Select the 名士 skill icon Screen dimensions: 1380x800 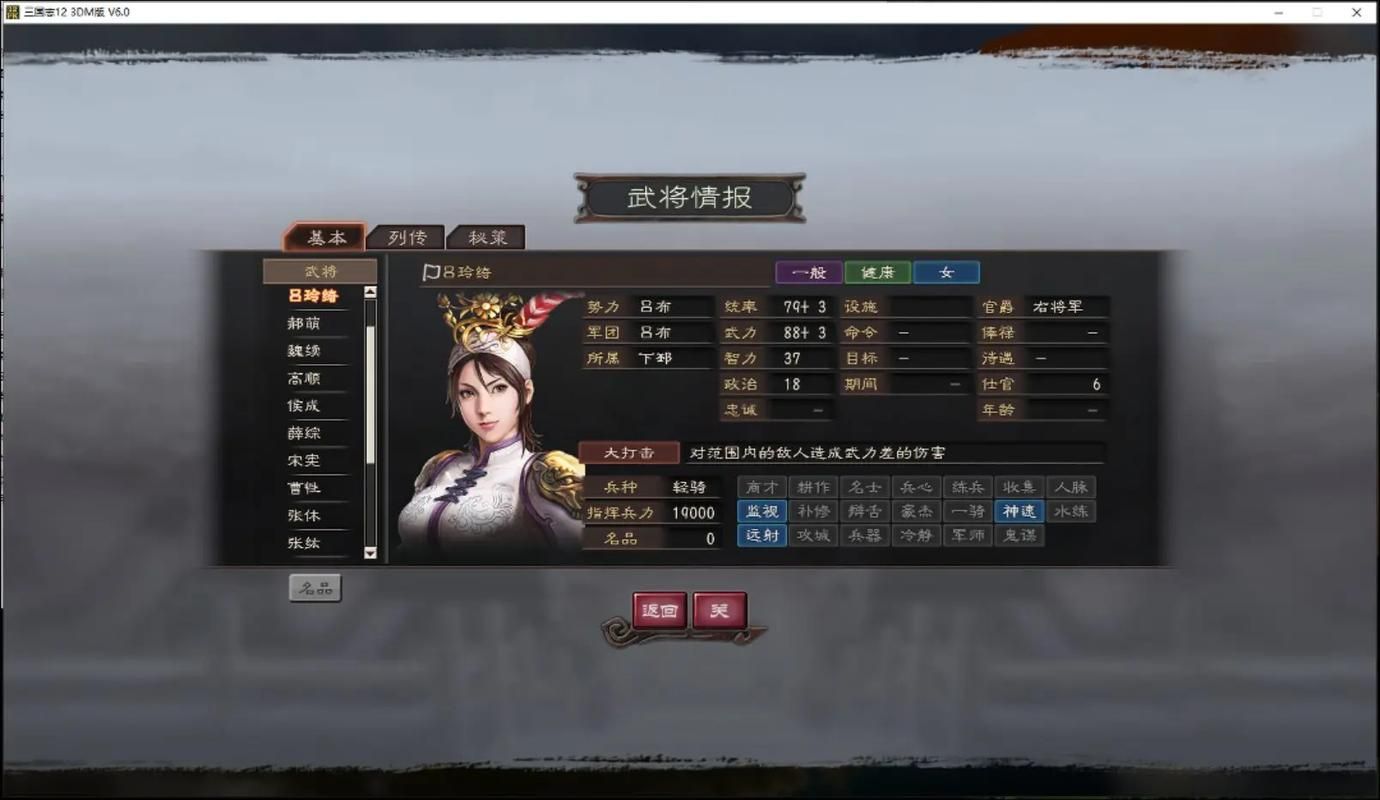(866, 487)
